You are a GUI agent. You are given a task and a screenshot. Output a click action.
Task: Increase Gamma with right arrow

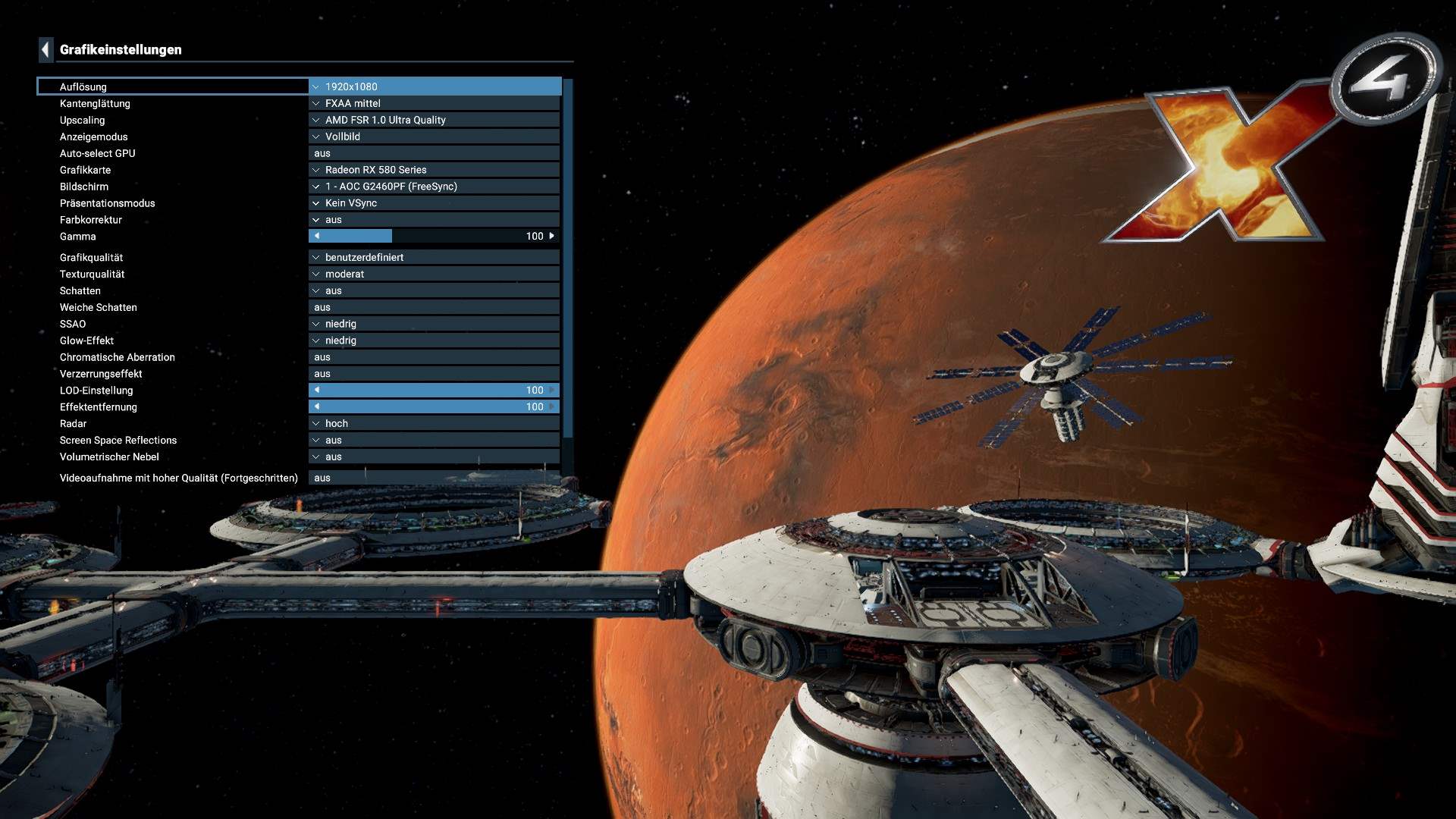(x=551, y=237)
